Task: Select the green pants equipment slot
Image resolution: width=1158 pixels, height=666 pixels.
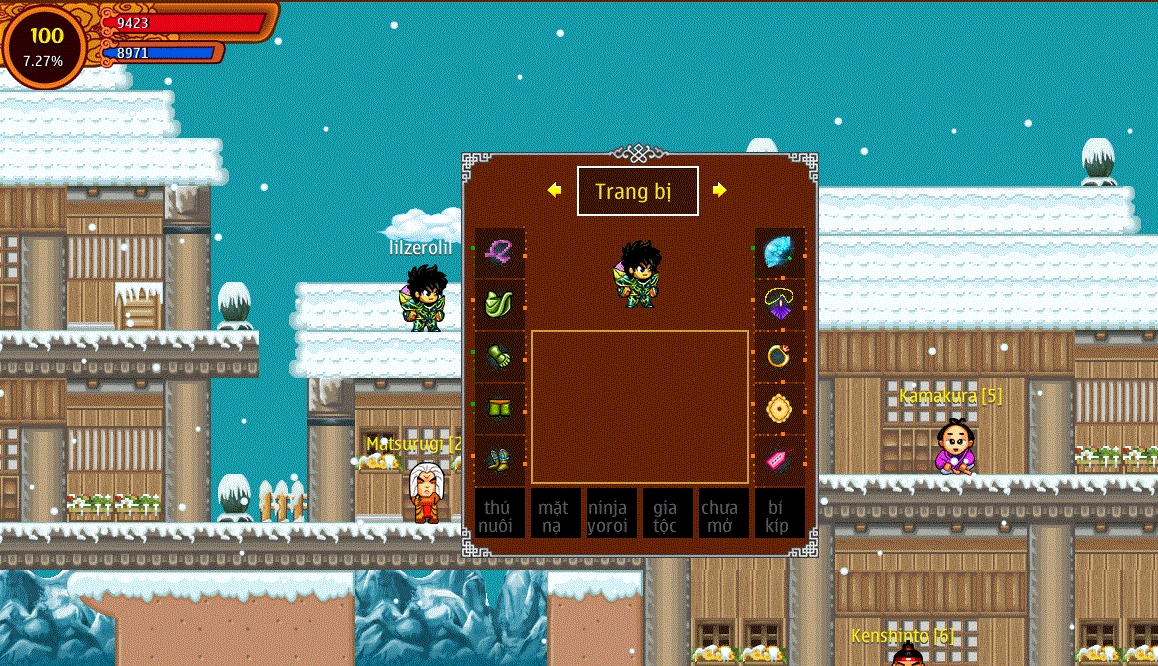Action: tap(500, 408)
